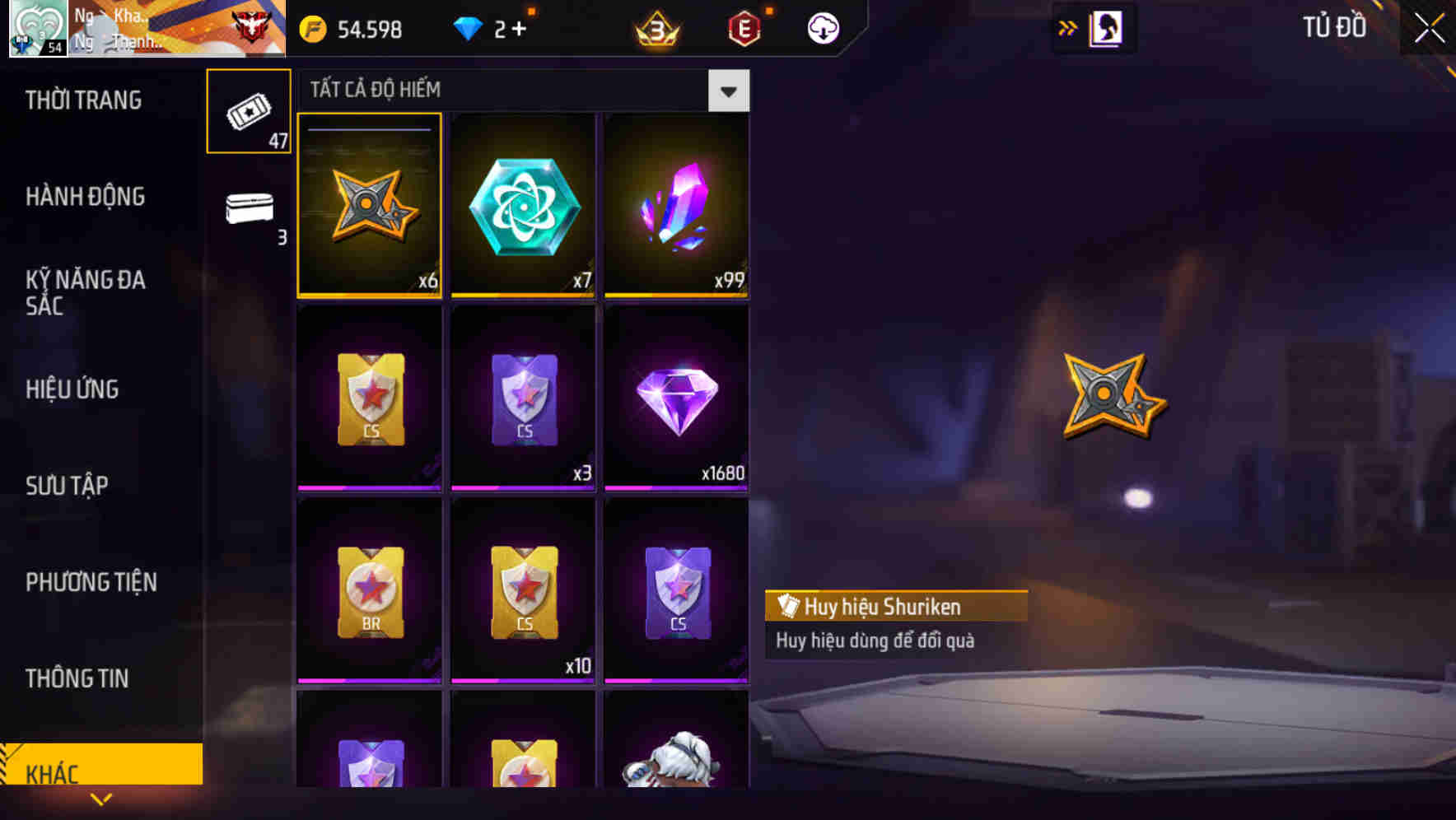Open the player profile avatar top left
Image resolution: width=1456 pixels, height=820 pixels.
pos(35,29)
